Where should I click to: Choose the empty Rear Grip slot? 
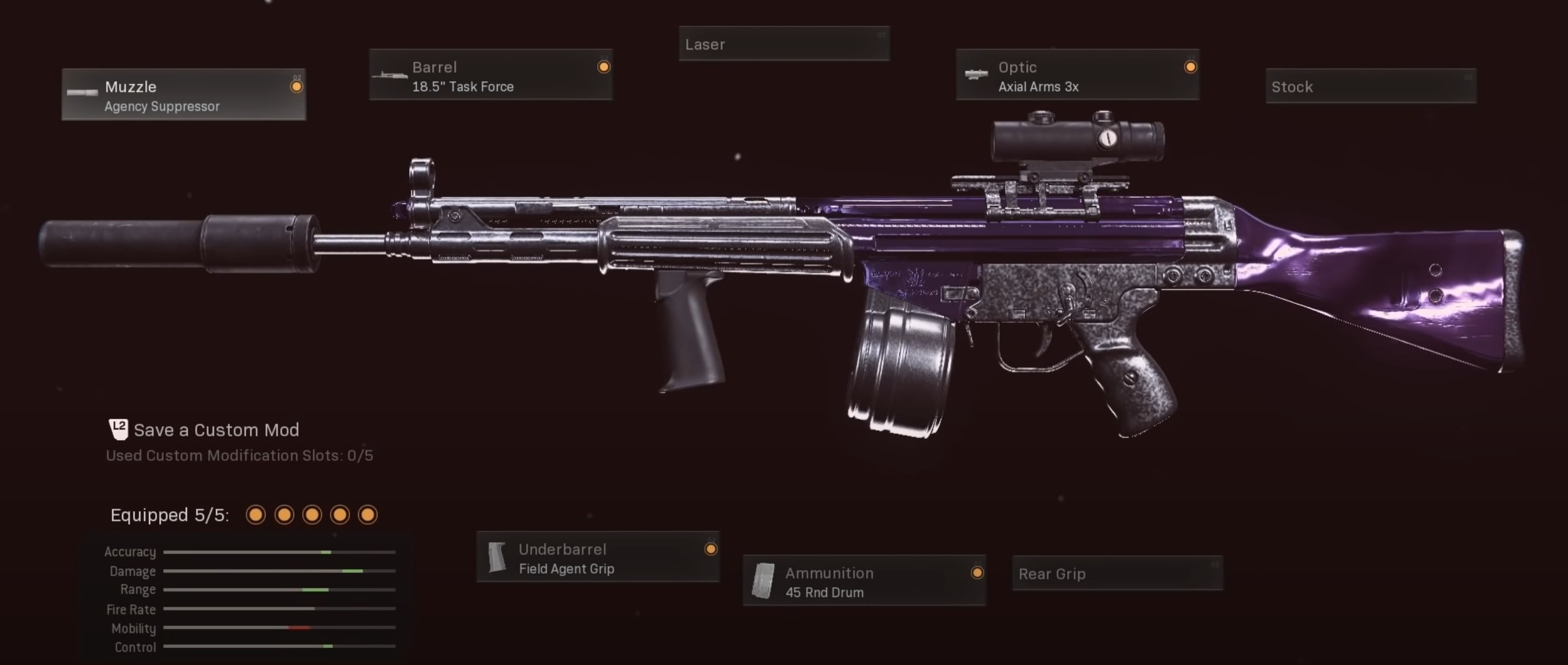pos(1117,574)
